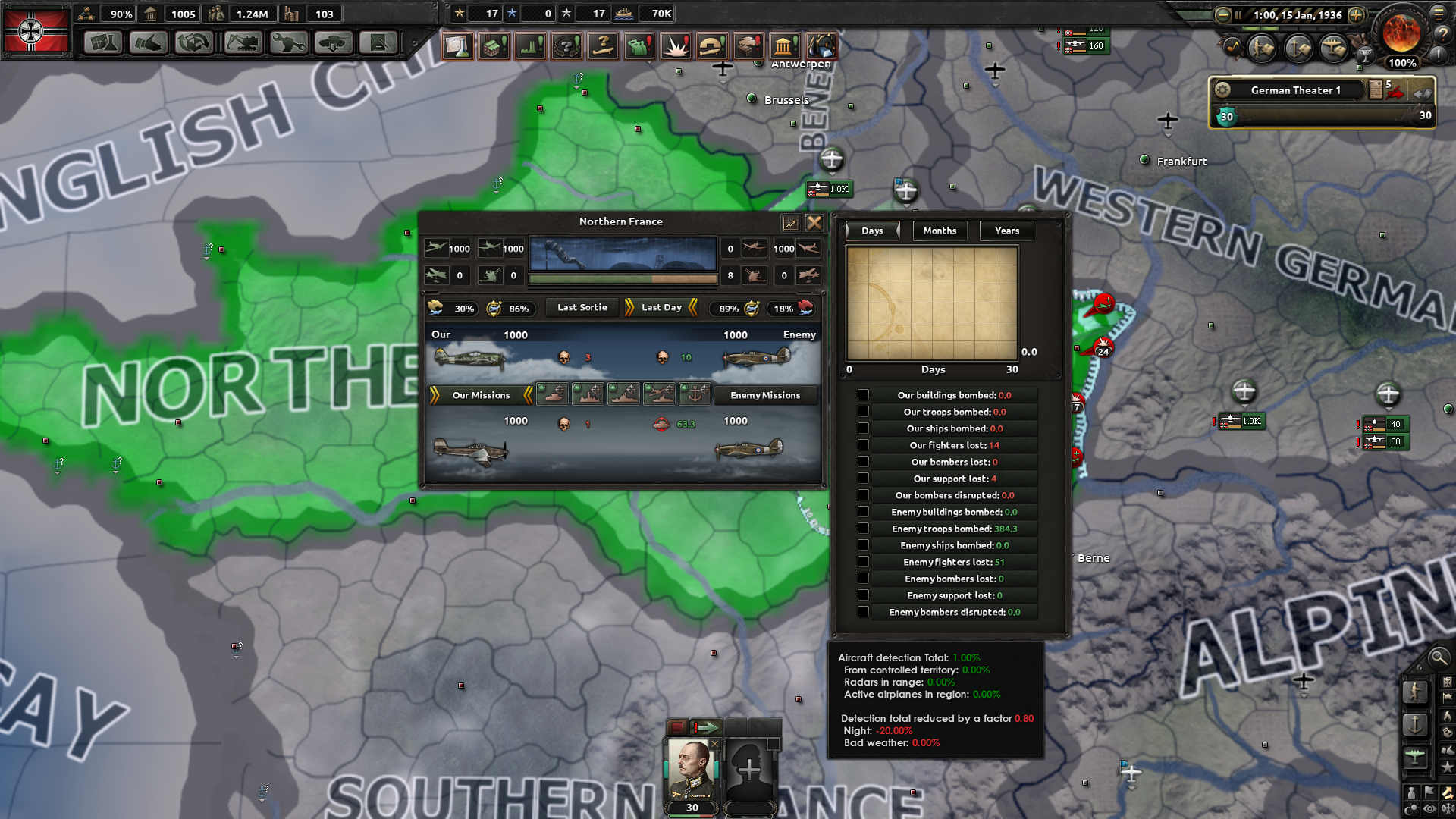The image size is (1456, 819).
Task: Expand the Enemy Missions list
Action: (x=766, y=395)
